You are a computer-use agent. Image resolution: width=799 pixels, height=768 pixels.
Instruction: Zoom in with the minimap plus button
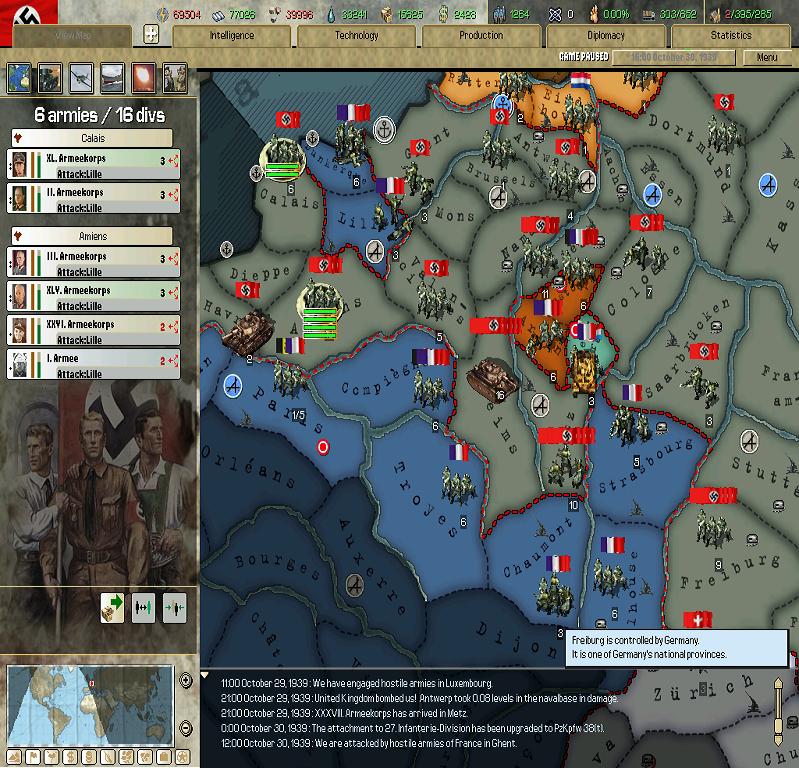(186, 680)
